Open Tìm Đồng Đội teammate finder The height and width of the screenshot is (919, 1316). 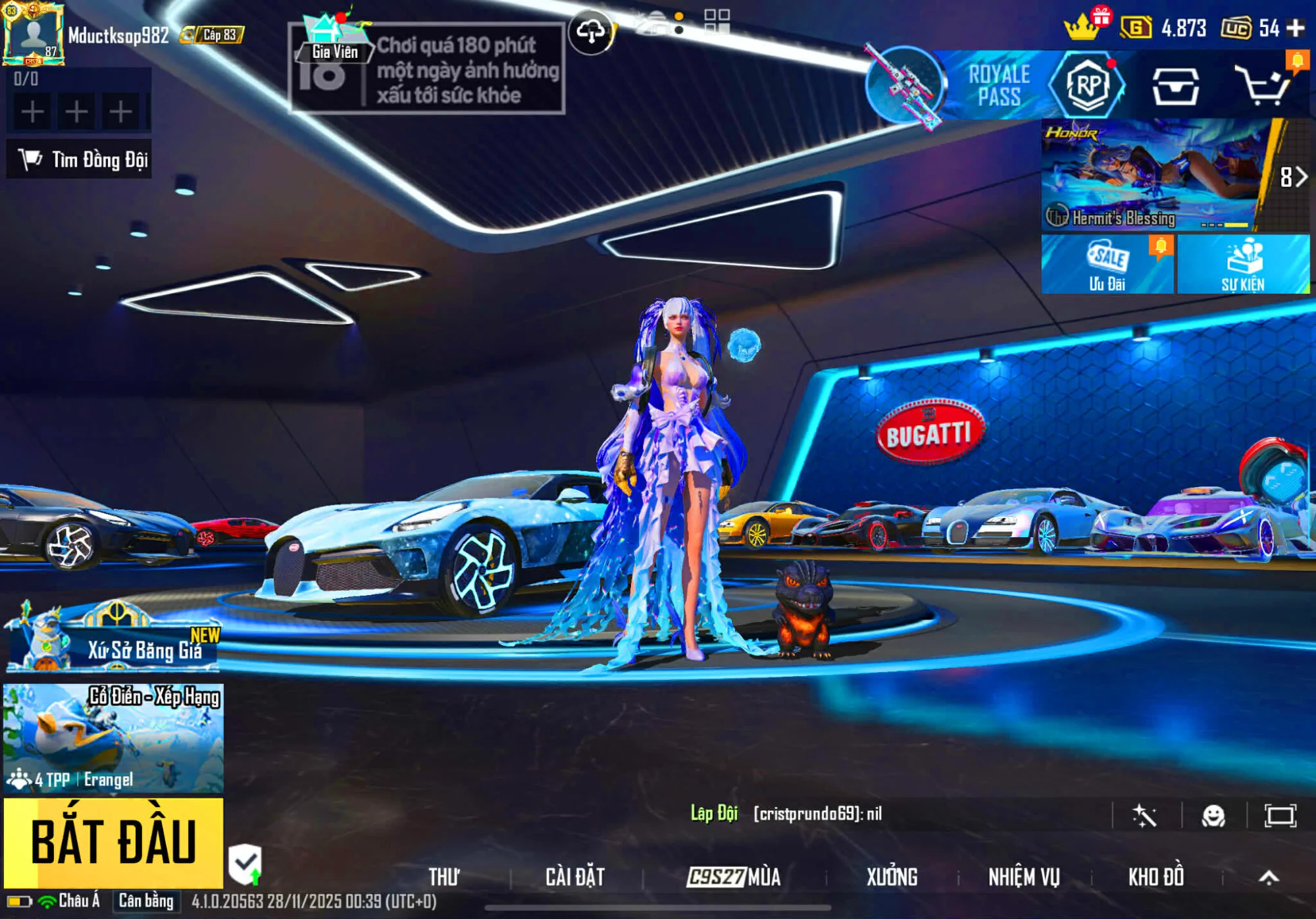tap(80, 160)
